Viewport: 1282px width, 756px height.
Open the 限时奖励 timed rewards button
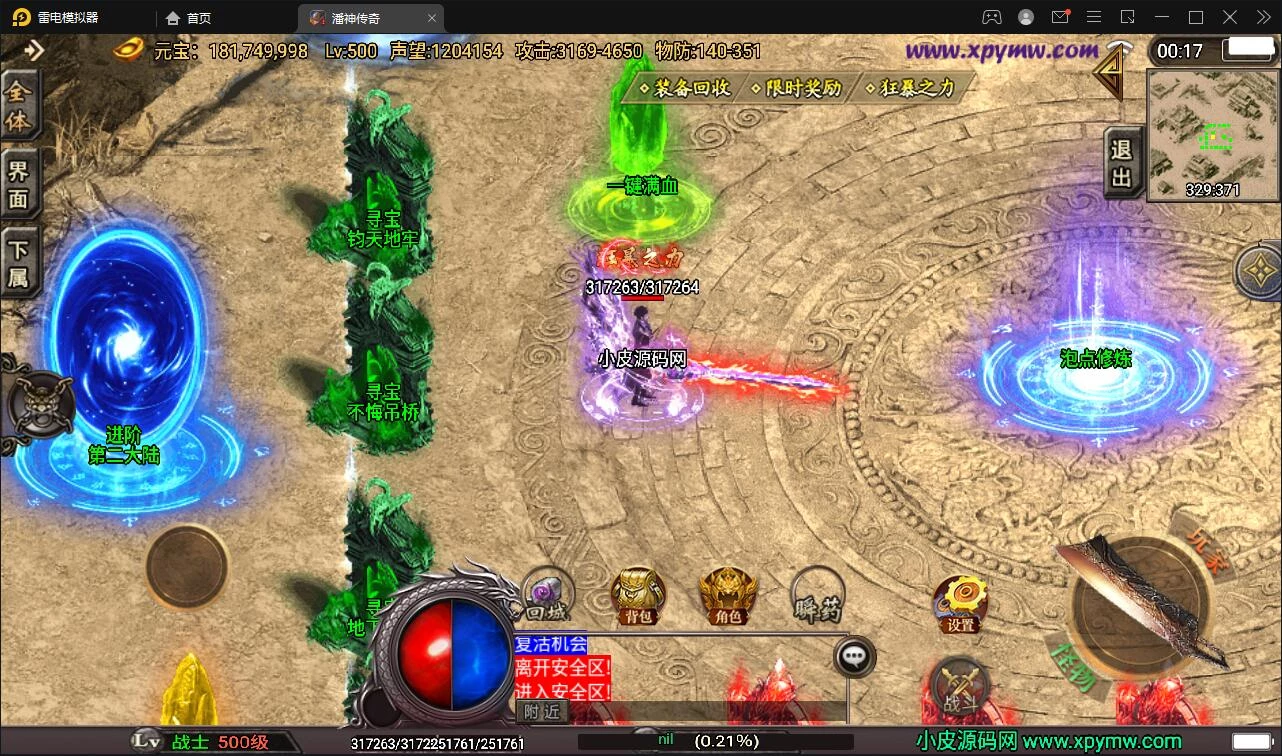[797, 88]
